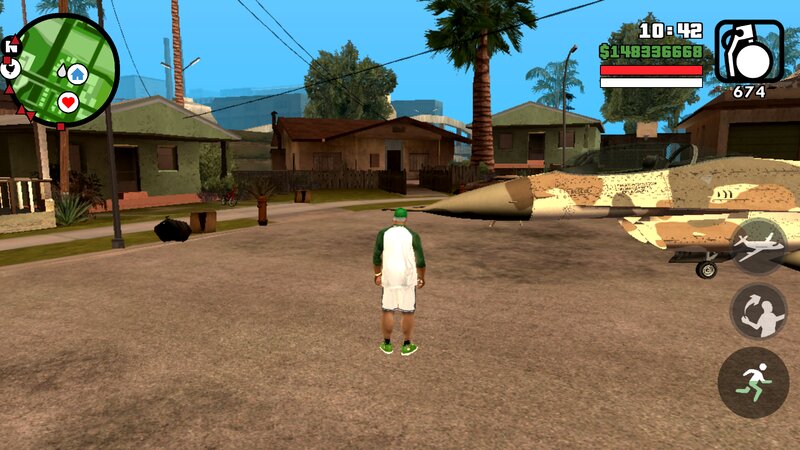Select the blue house marker on the minimap
This screenshot has height=450, width=800.
[77, 72]
